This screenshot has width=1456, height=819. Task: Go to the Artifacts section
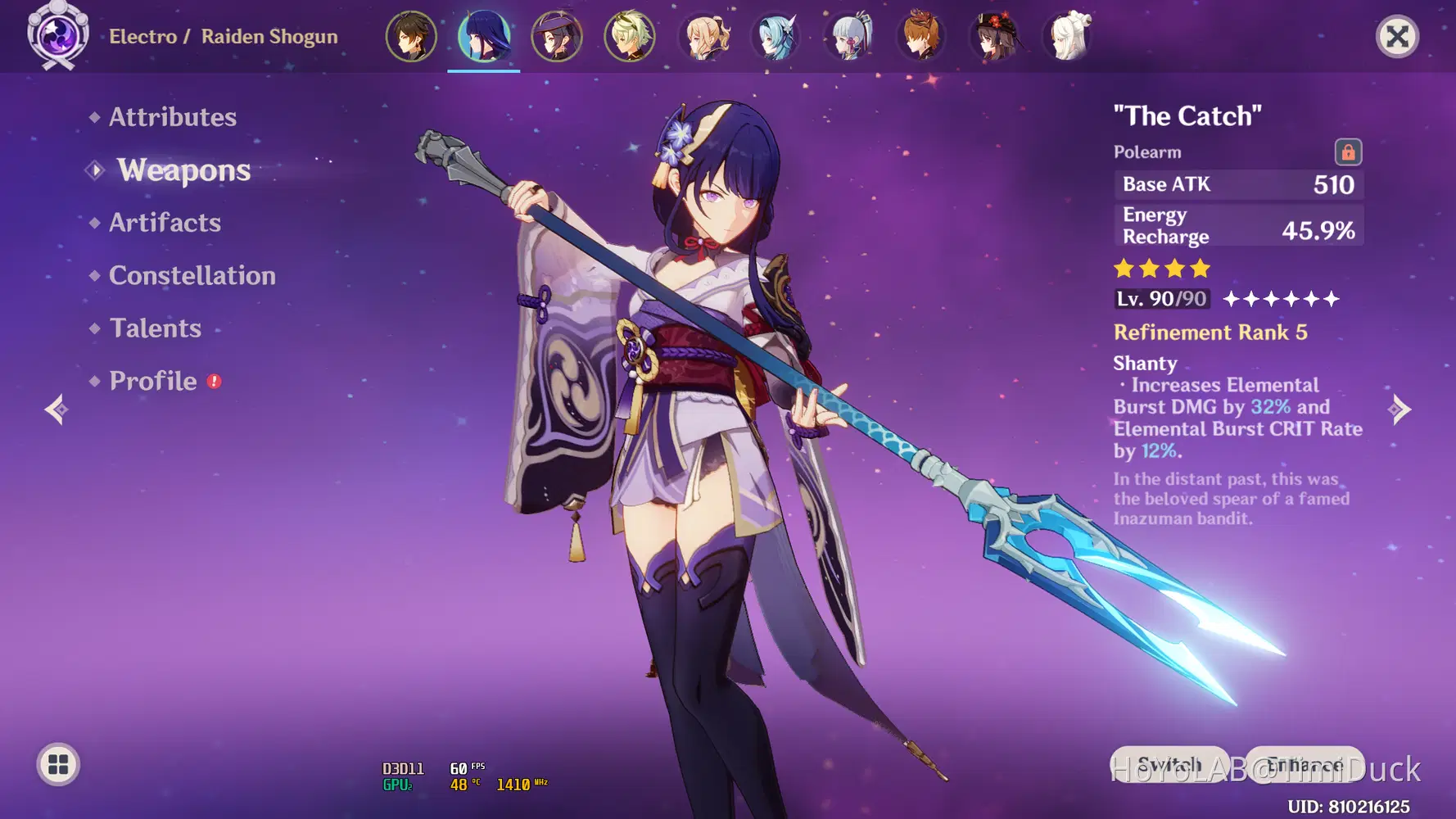click(x=165, y=223)
